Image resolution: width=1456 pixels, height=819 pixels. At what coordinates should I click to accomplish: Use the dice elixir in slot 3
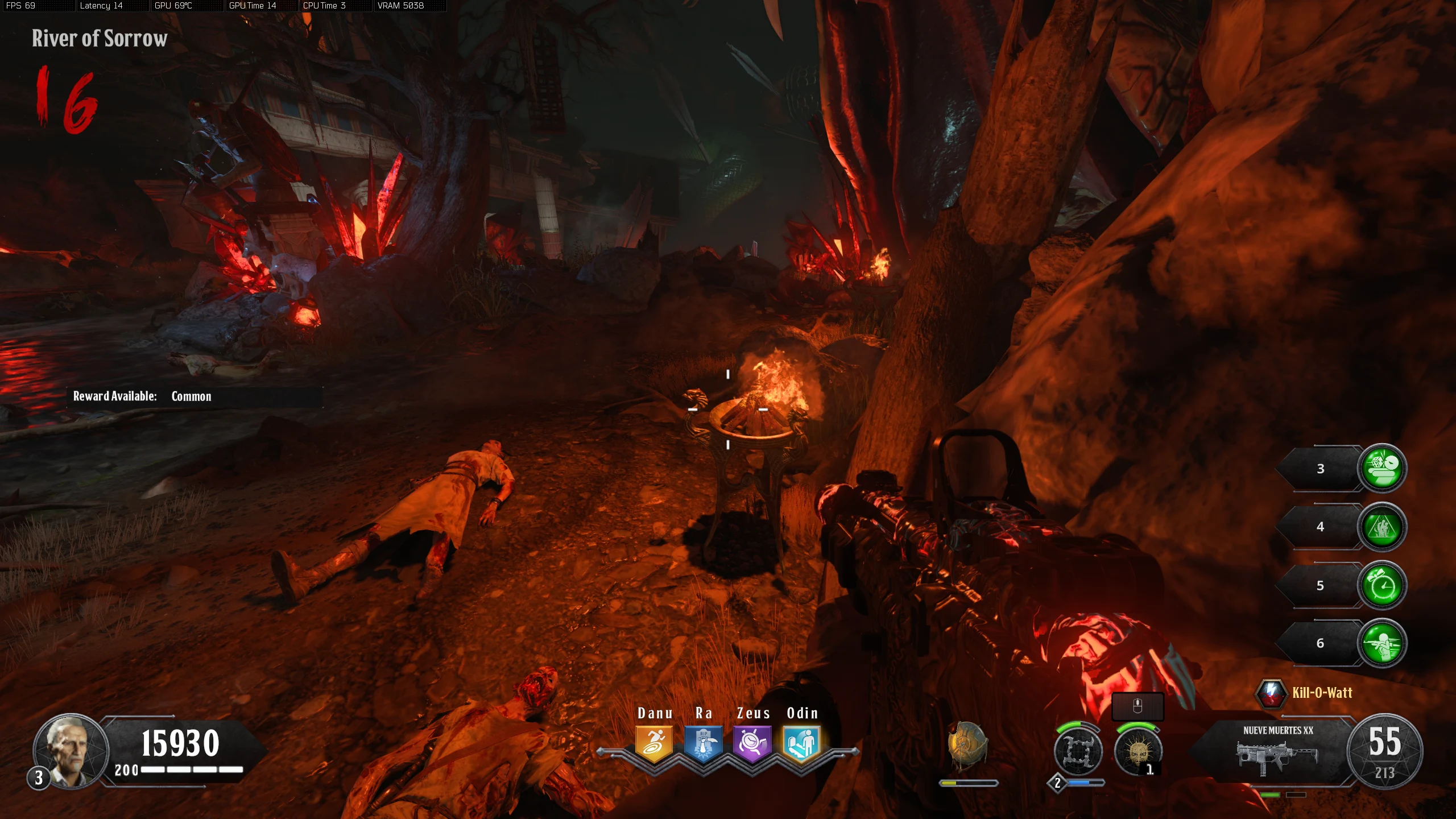[x=1382, y=468]
